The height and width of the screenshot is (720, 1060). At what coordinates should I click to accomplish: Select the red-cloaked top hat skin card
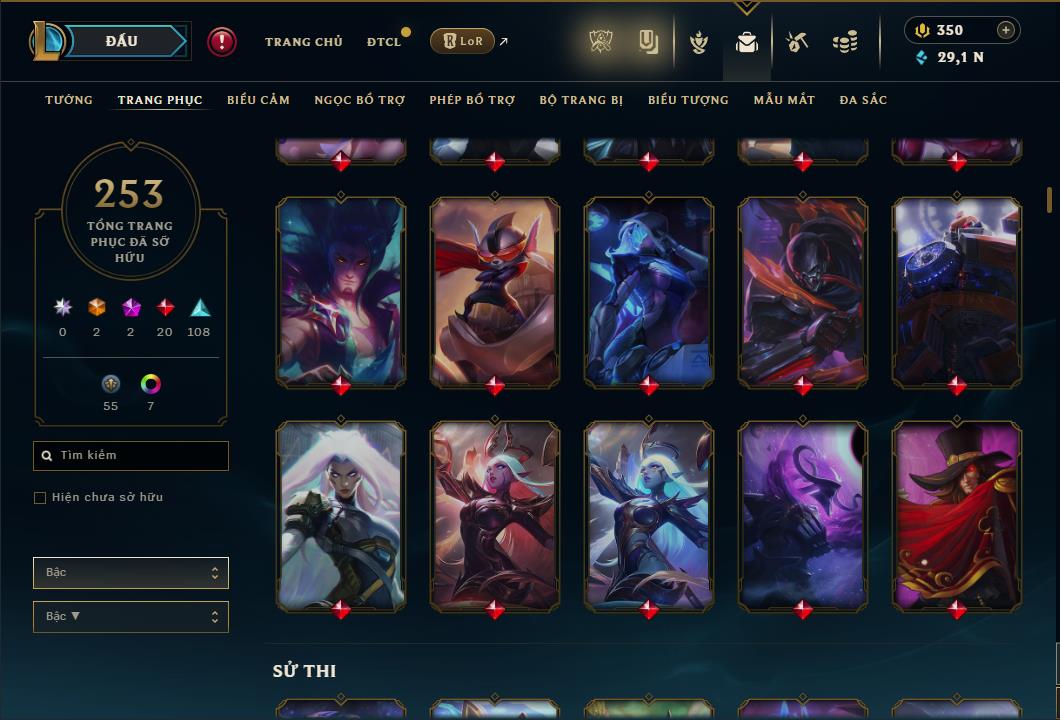coord(957,515)
